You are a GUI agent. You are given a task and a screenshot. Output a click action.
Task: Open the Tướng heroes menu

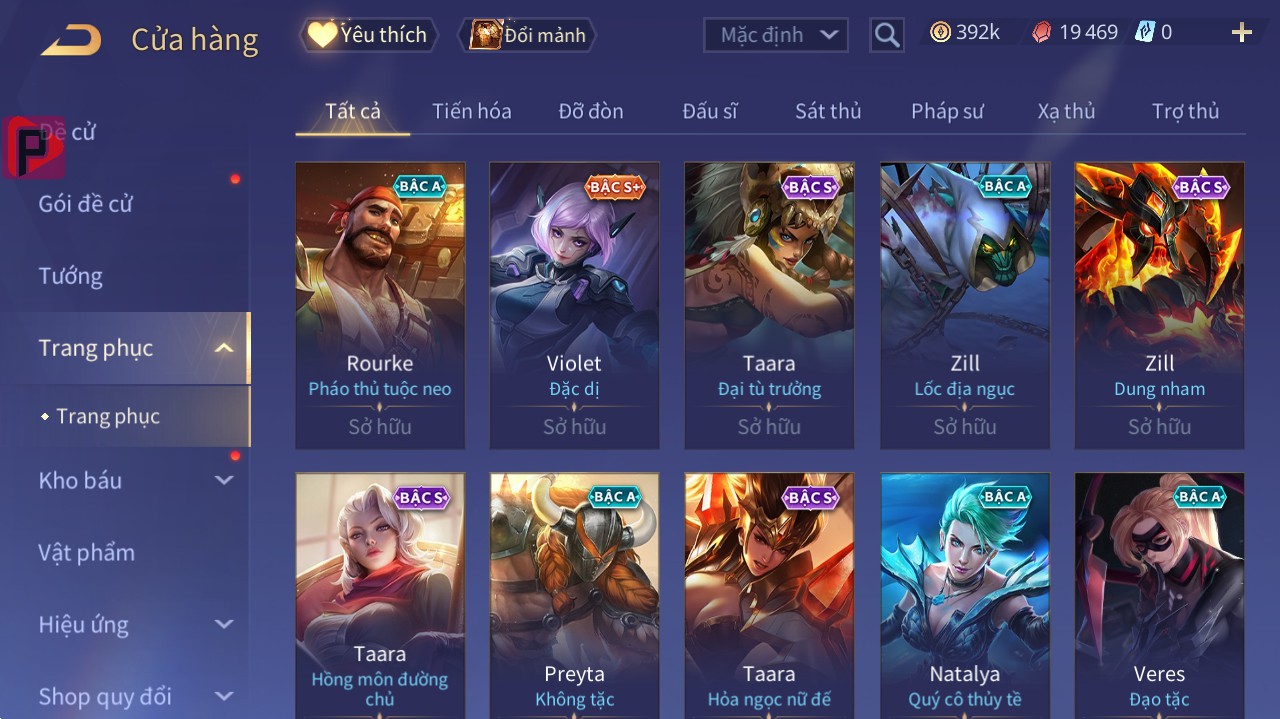(71, 276)
